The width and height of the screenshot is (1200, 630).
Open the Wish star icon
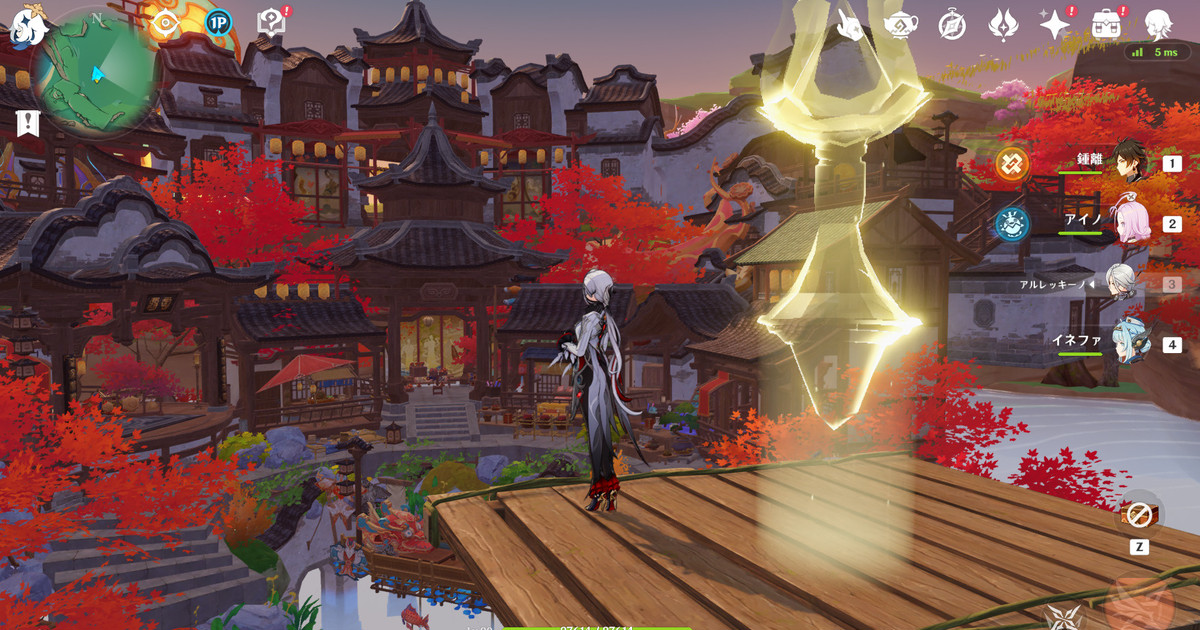pyautogui.click(x=1054, y=25)
